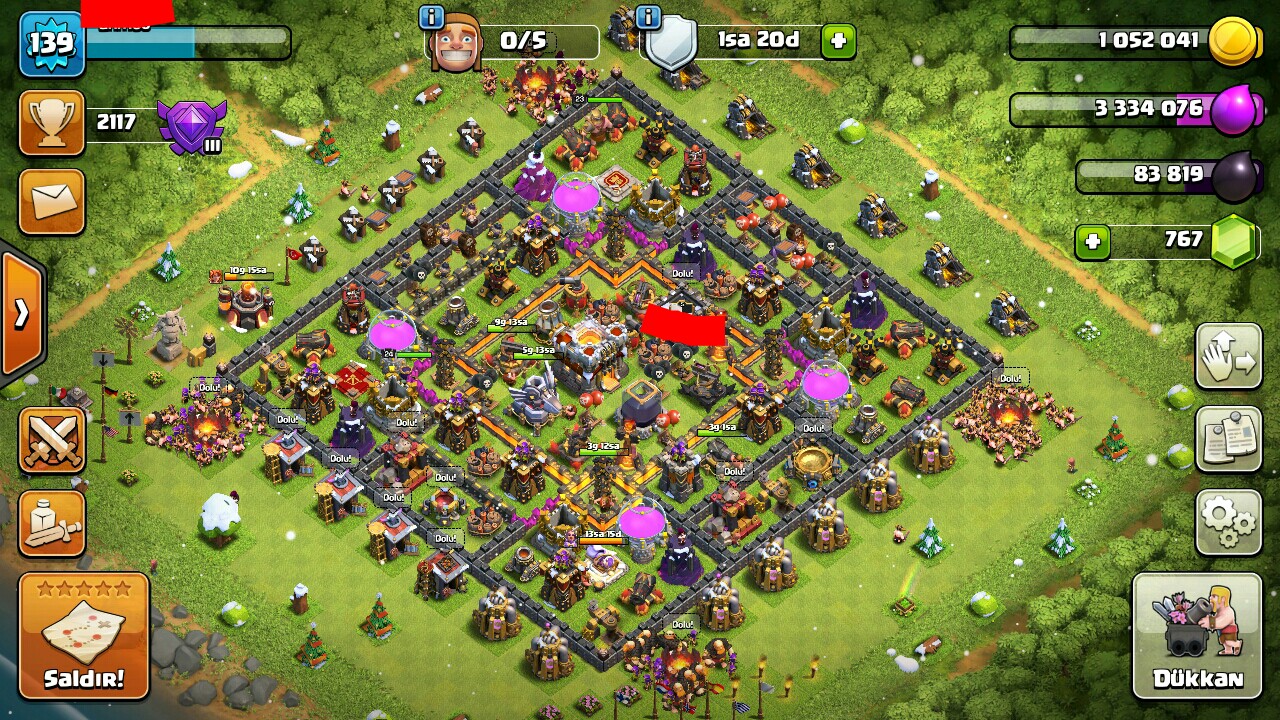Screen dimensions: 1280x720
Task: Open the settings gears button
Action: click(1228, 521)
